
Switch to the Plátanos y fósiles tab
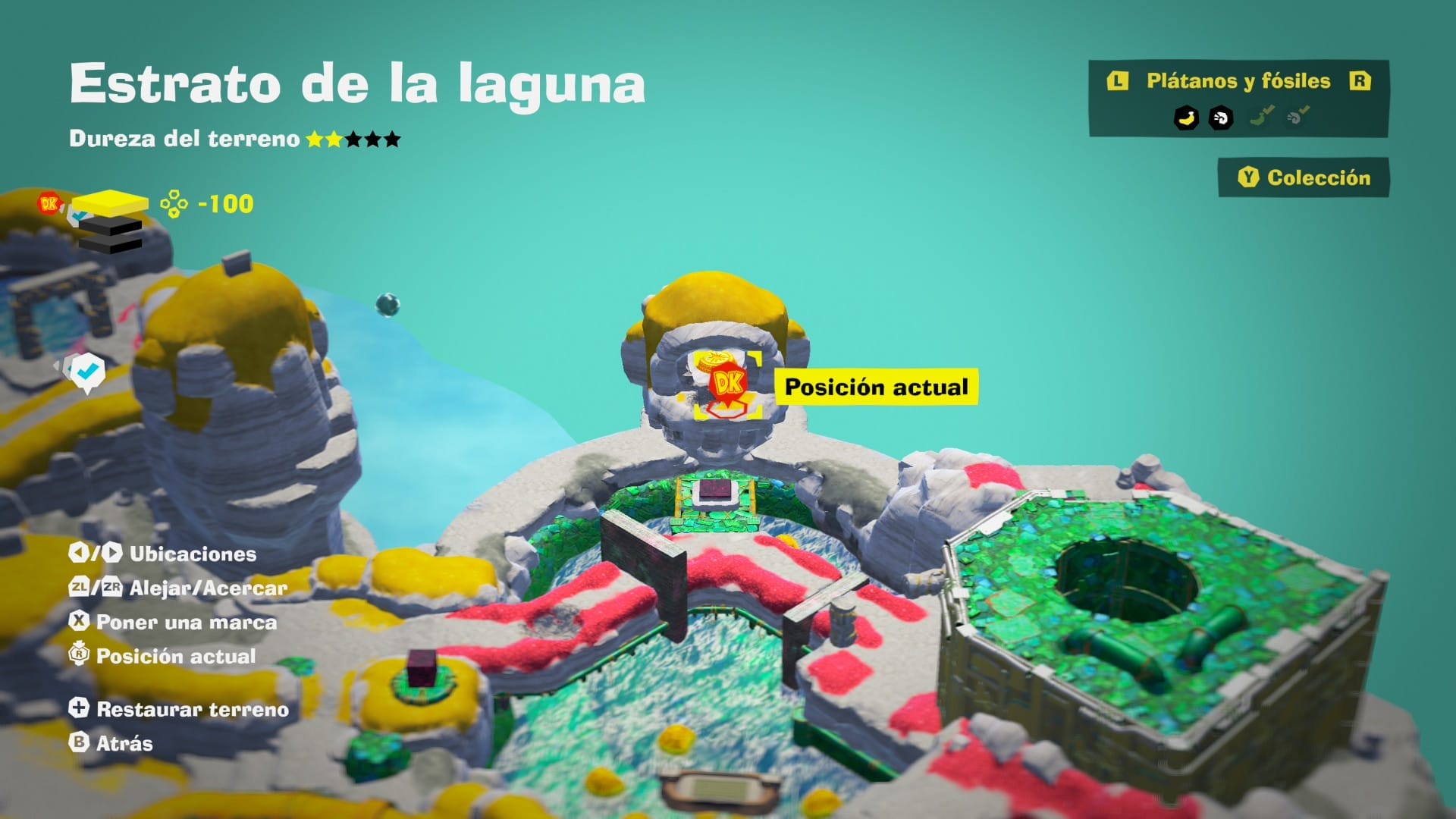coord(1238,80)
